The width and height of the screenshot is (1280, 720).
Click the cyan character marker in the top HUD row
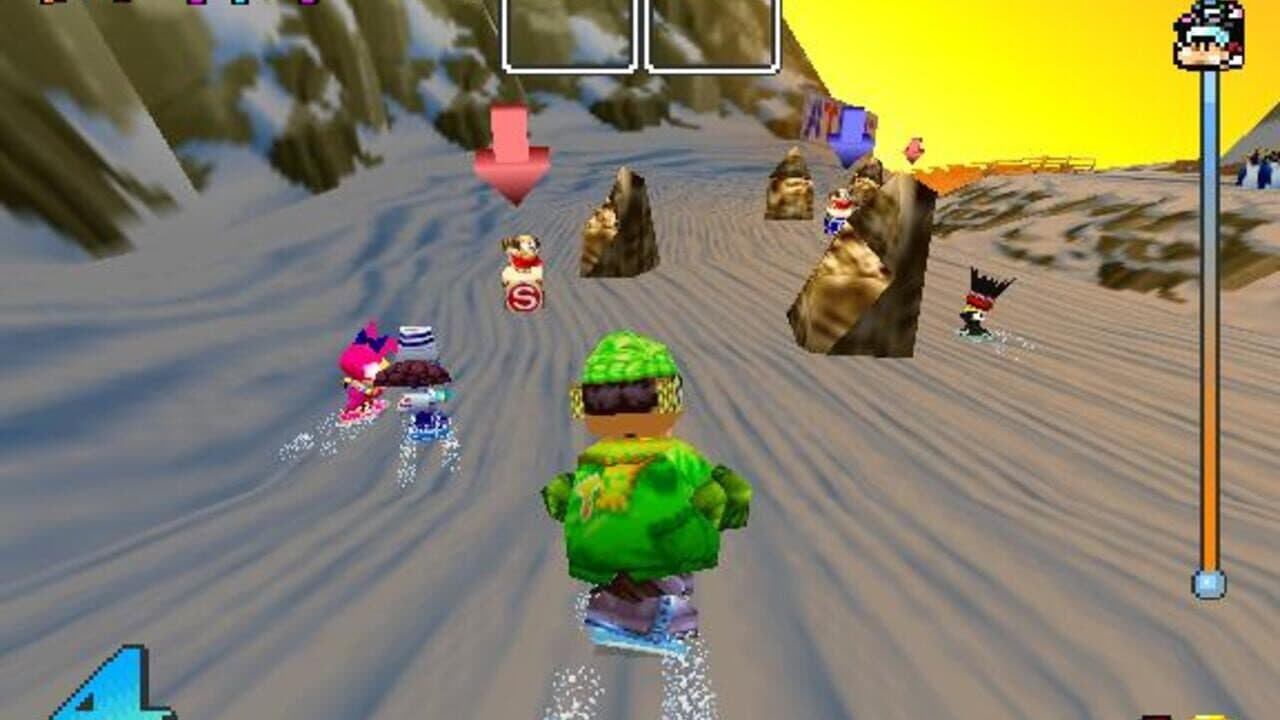(241, 5)
